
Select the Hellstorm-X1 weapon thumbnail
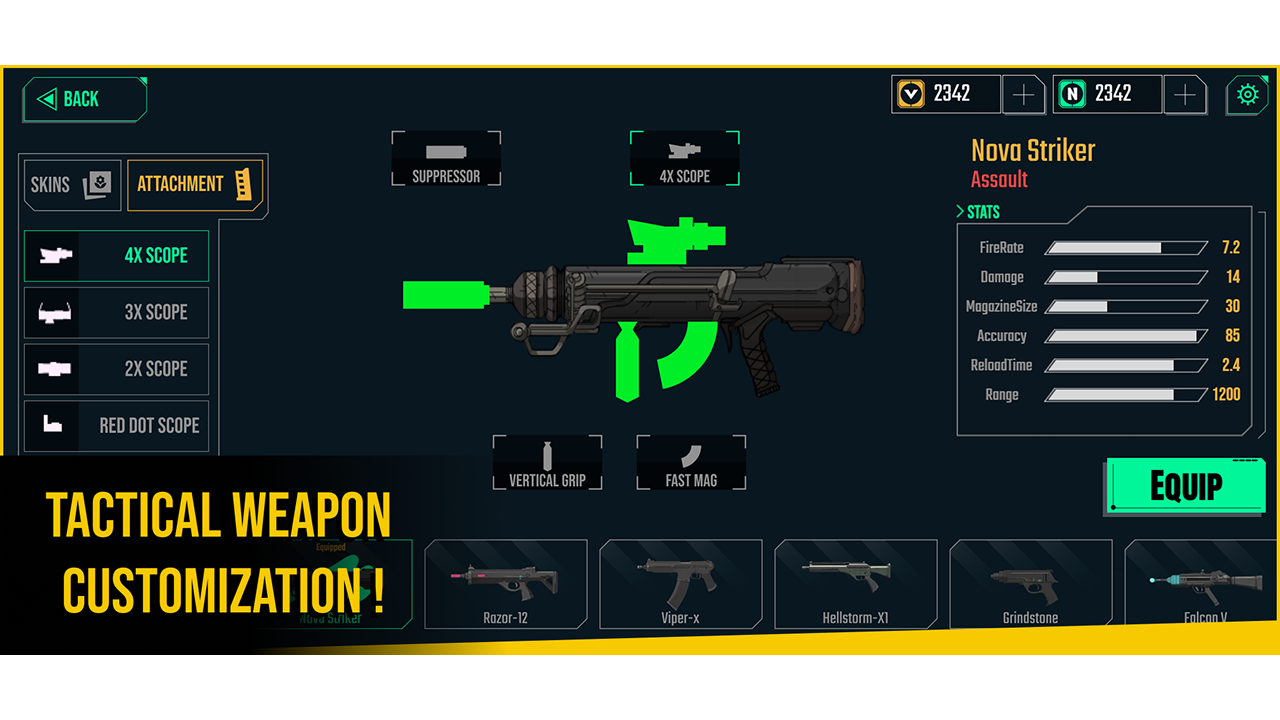tap(856, 584)
